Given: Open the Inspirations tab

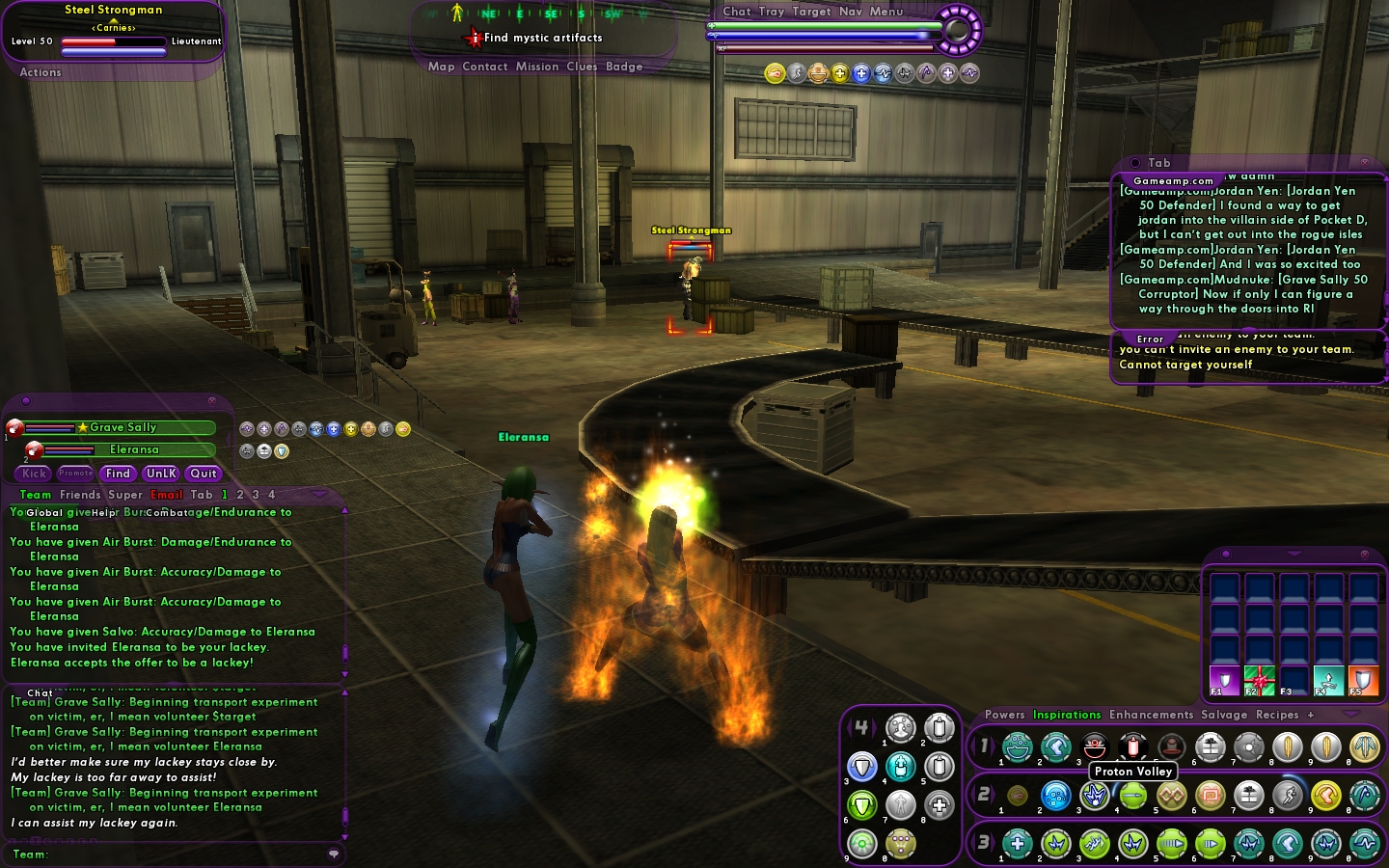Looking at the screenshot, I should pyautogui.click(x=1067, y=715).
